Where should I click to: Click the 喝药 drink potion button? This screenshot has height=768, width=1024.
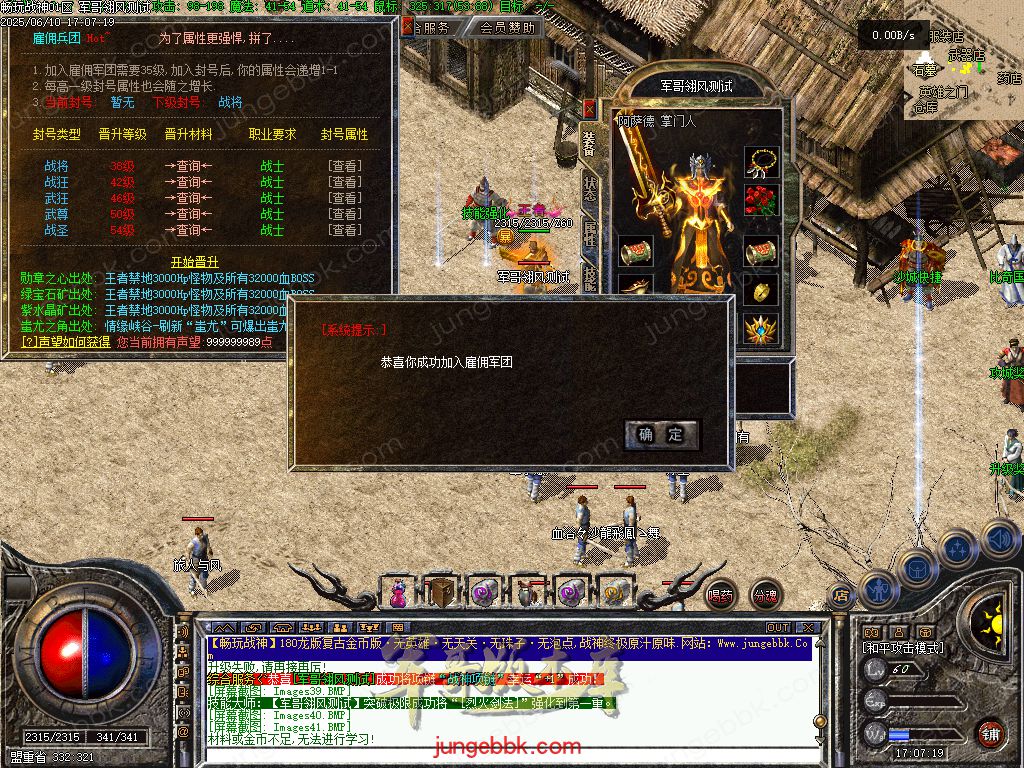720,595
